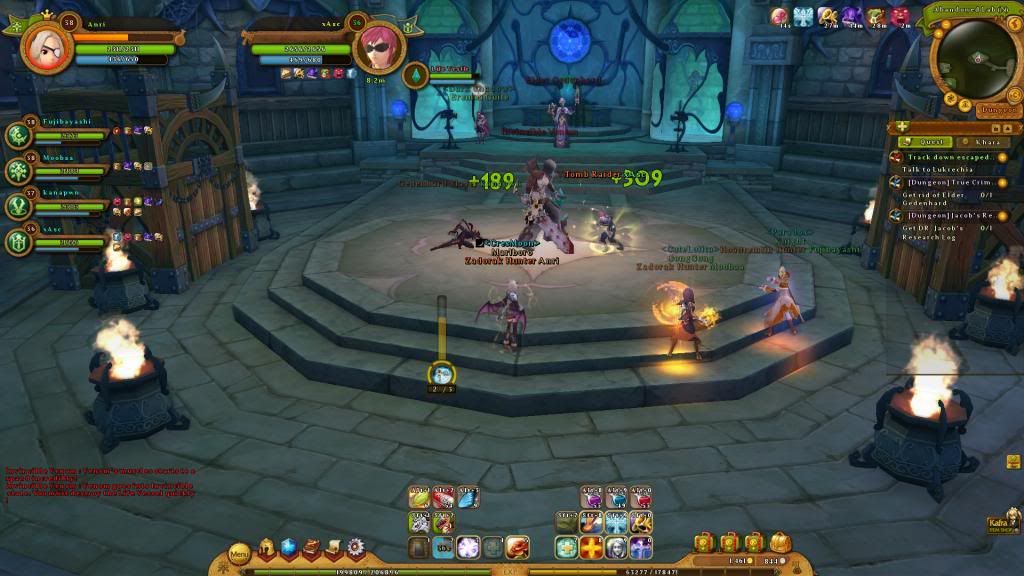
Task: Select the Dungeon True Crim quest entry
Action: point(943,181)
